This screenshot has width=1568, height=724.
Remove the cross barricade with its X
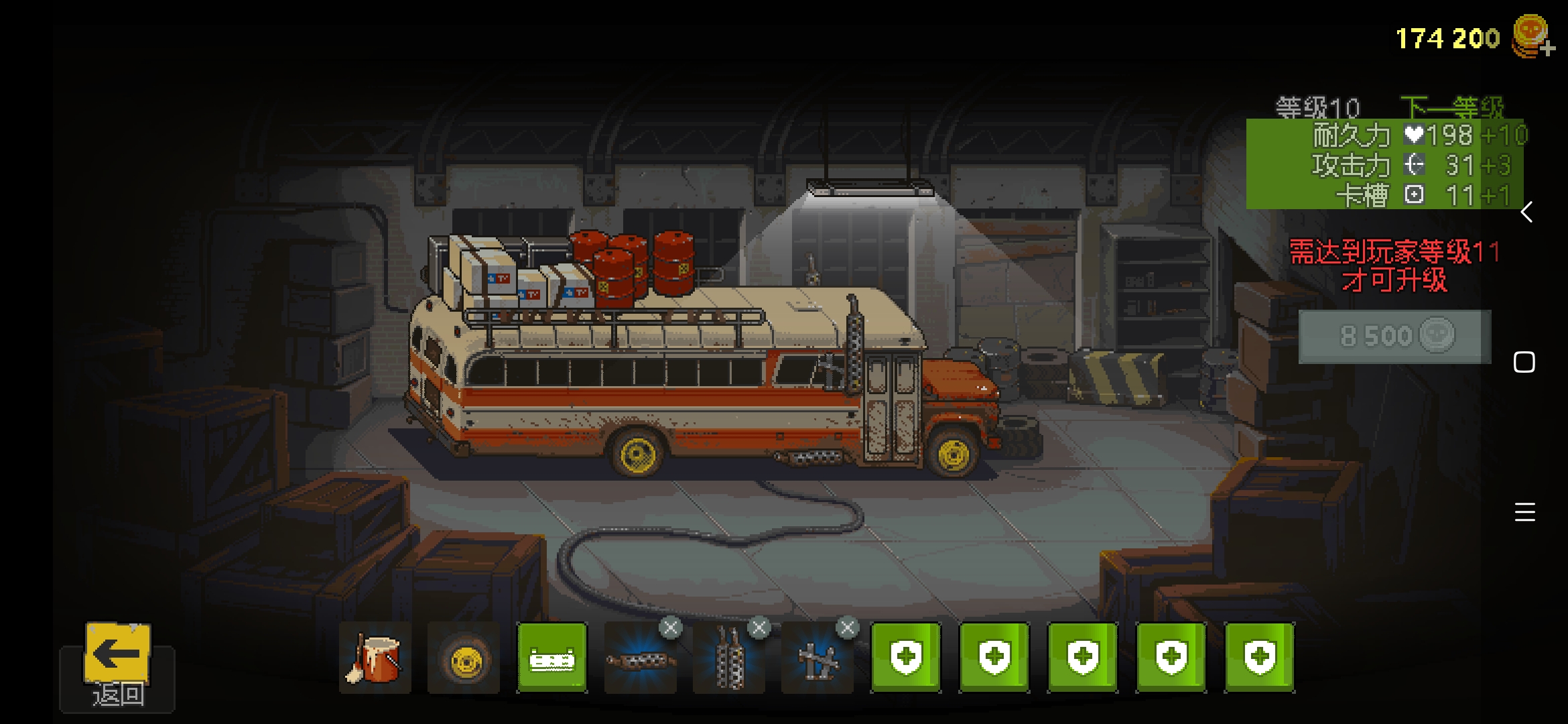click(x=848, y=627)
